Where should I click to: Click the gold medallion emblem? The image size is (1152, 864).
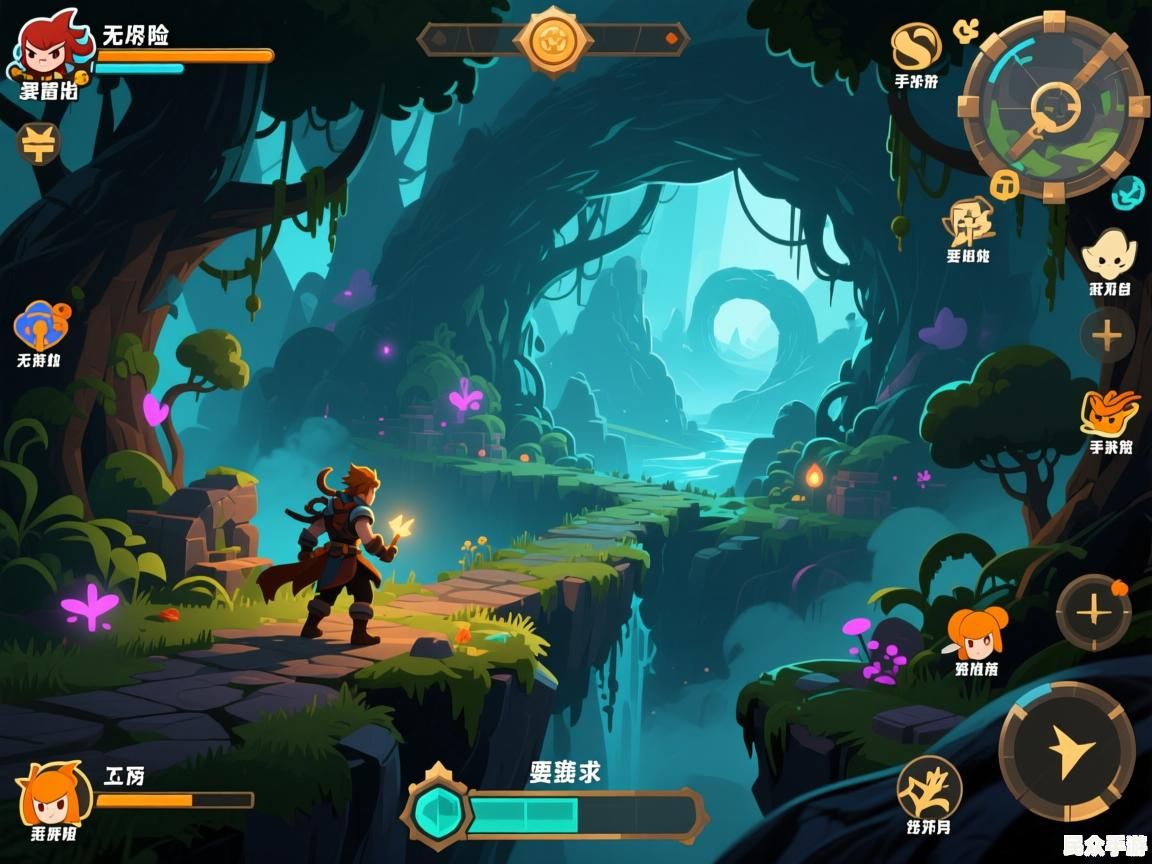[x=552, y=40]
